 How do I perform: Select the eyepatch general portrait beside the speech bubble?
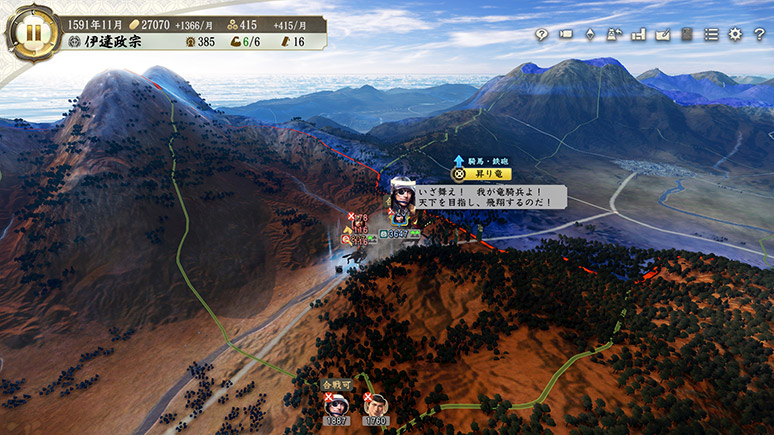403,197
